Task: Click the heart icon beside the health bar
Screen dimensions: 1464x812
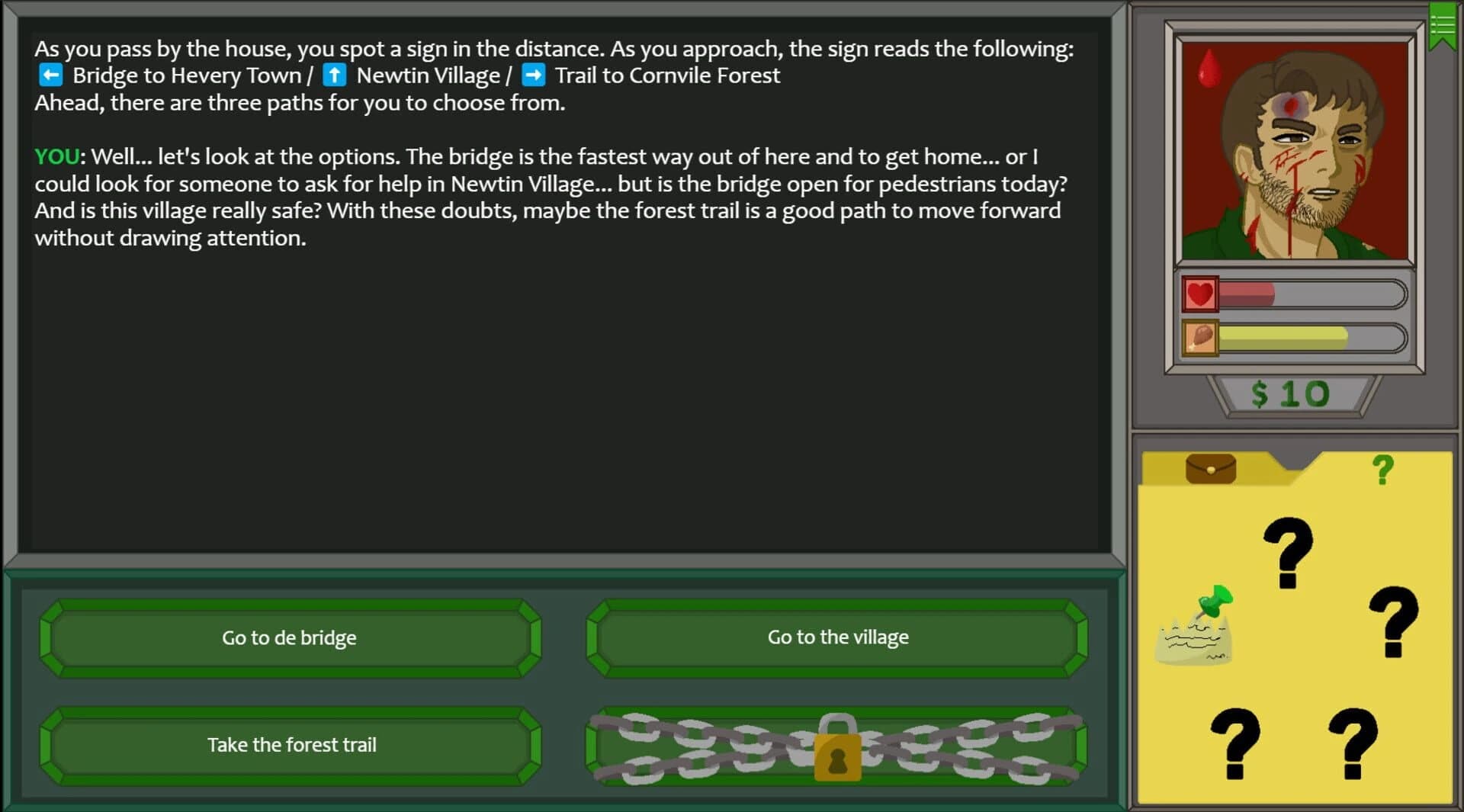Action: click(1201, 294)
